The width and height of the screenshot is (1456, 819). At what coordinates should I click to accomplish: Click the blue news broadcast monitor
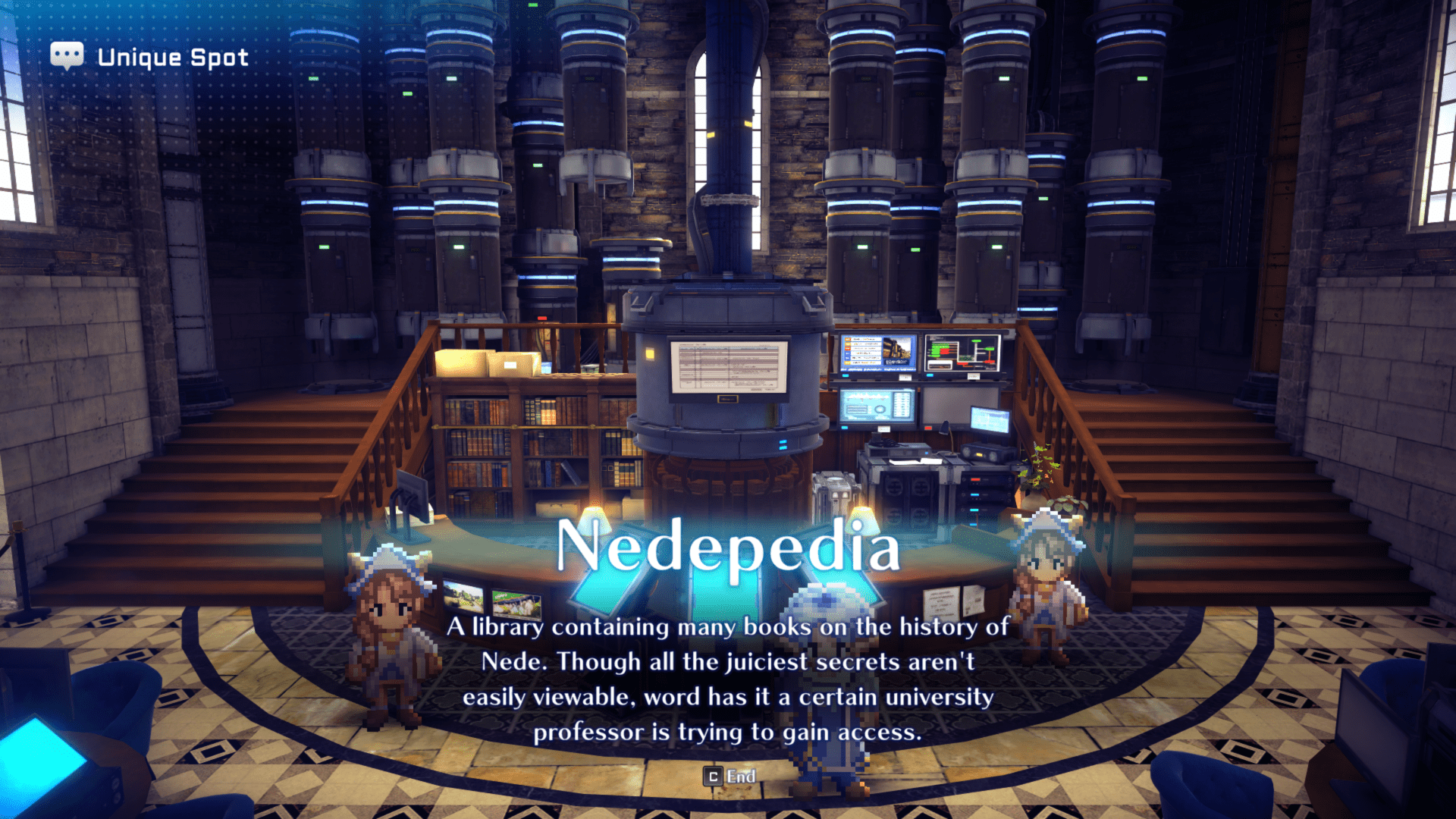click(877, 353)
